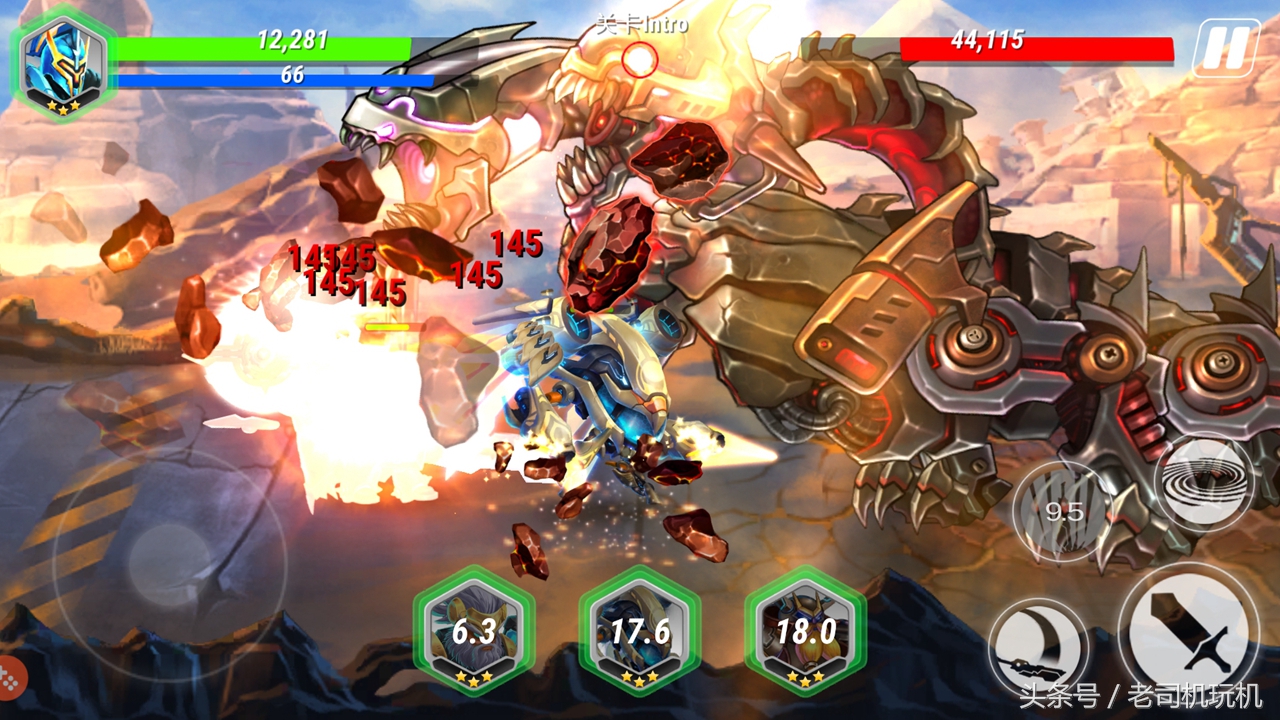Image resolution: width=1280 pixels, height=720 pixels.
Task: Tap the blue-helmet hero portrait
Action: pyautogui.click(x=64, y=62)
